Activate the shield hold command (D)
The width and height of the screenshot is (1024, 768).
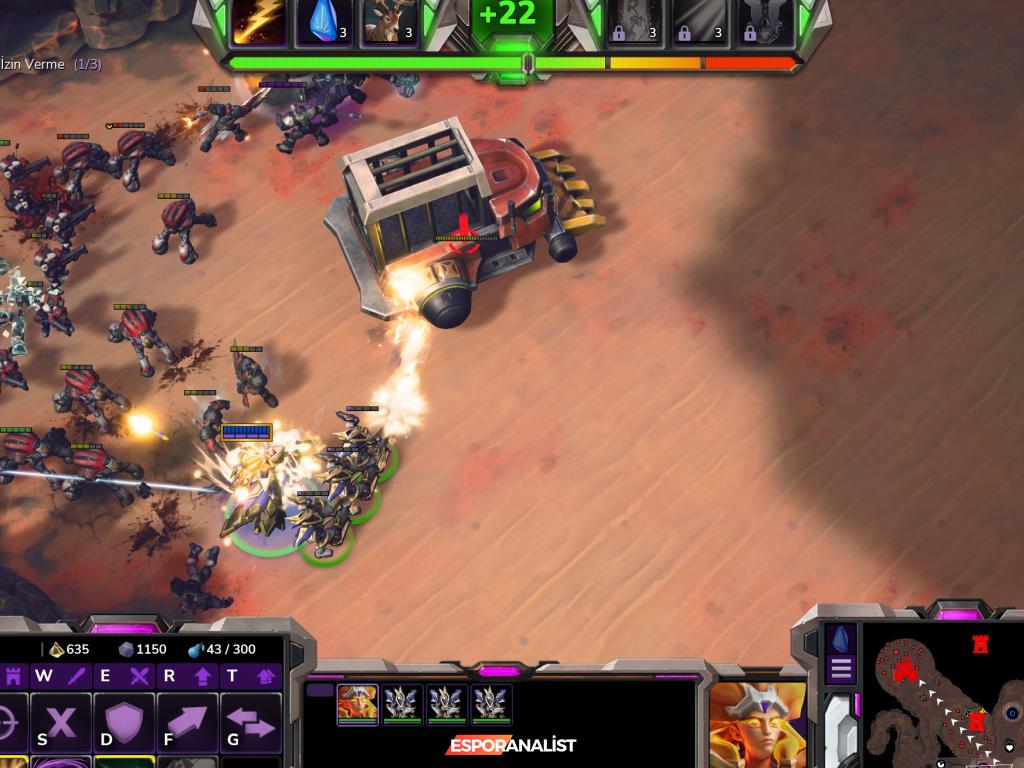[124, 720]
